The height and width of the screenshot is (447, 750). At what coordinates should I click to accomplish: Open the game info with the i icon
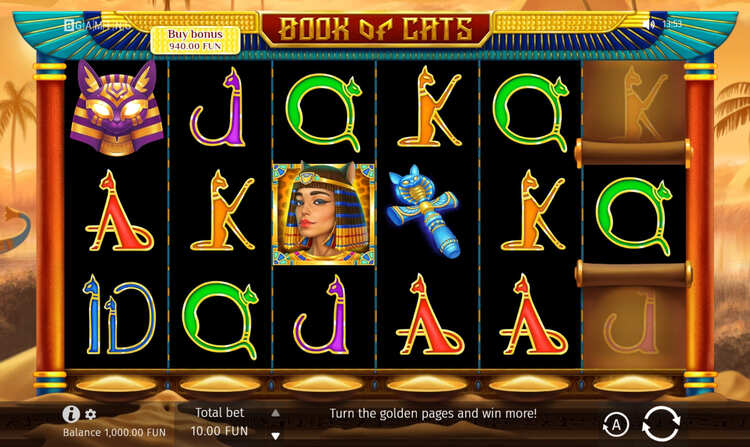pyautogui.click(x=71, y=414)
